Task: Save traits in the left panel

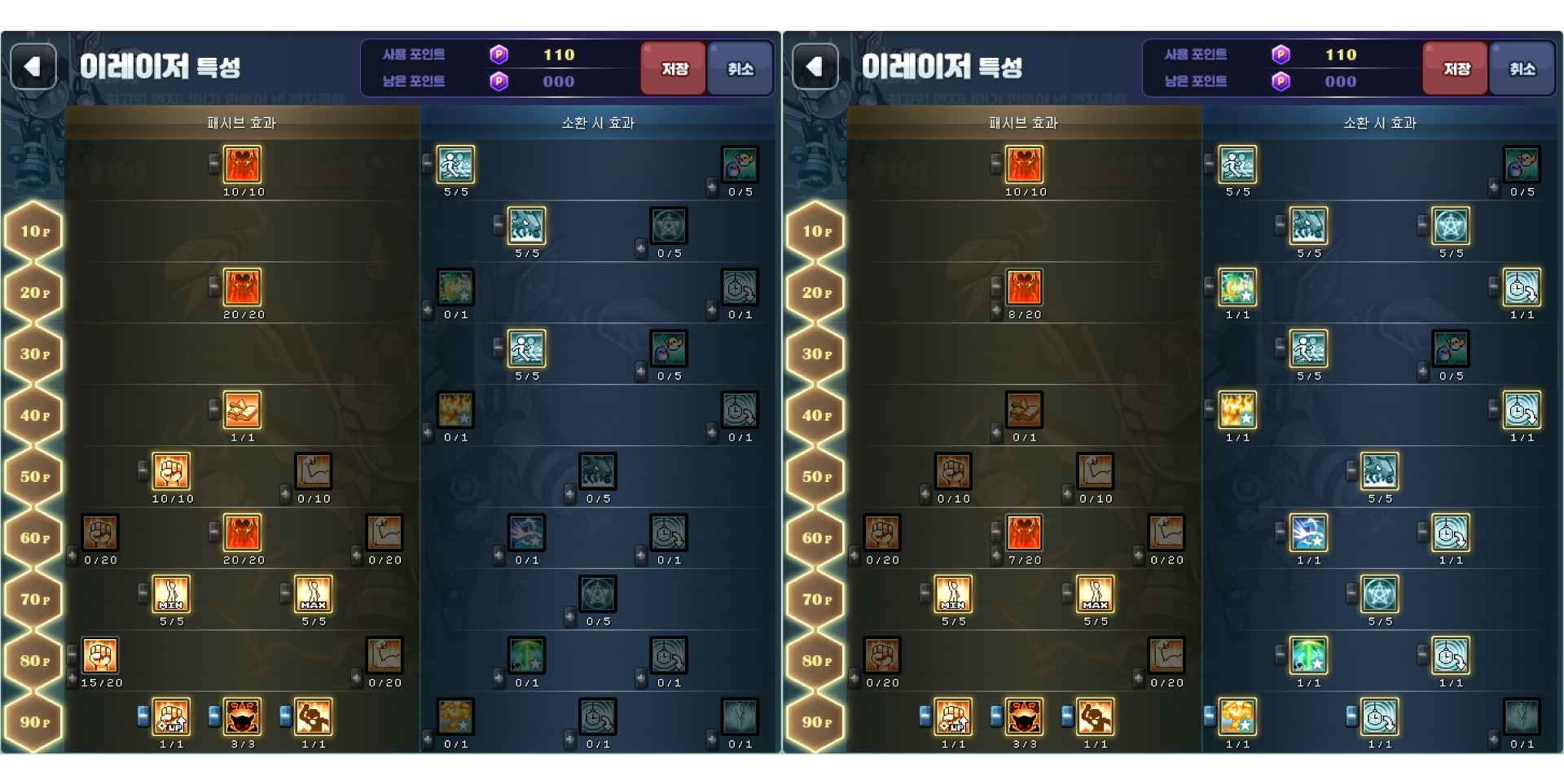Action: pos(673,68)
